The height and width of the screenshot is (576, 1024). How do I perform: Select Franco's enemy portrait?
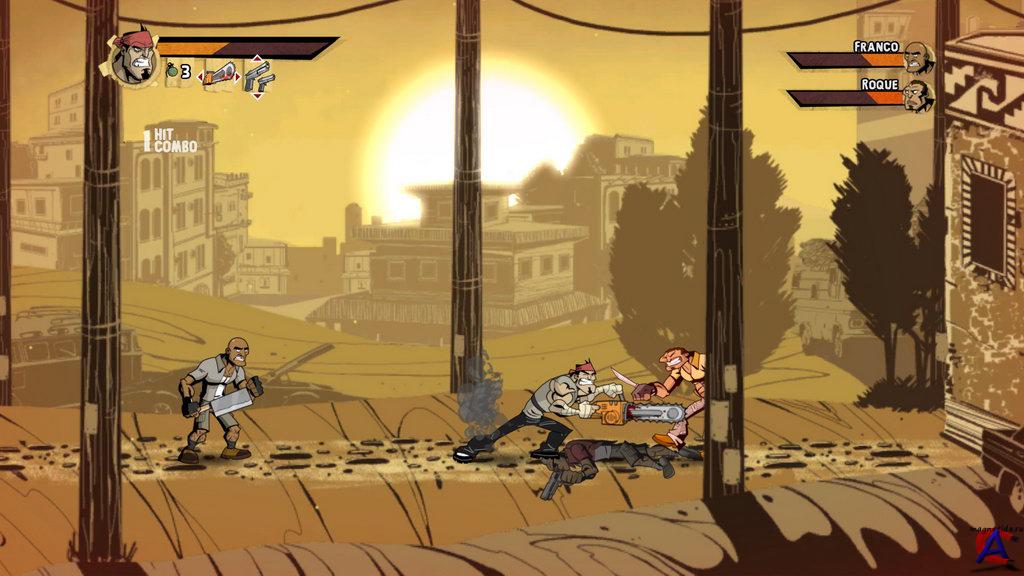click(x=917, y=58)
